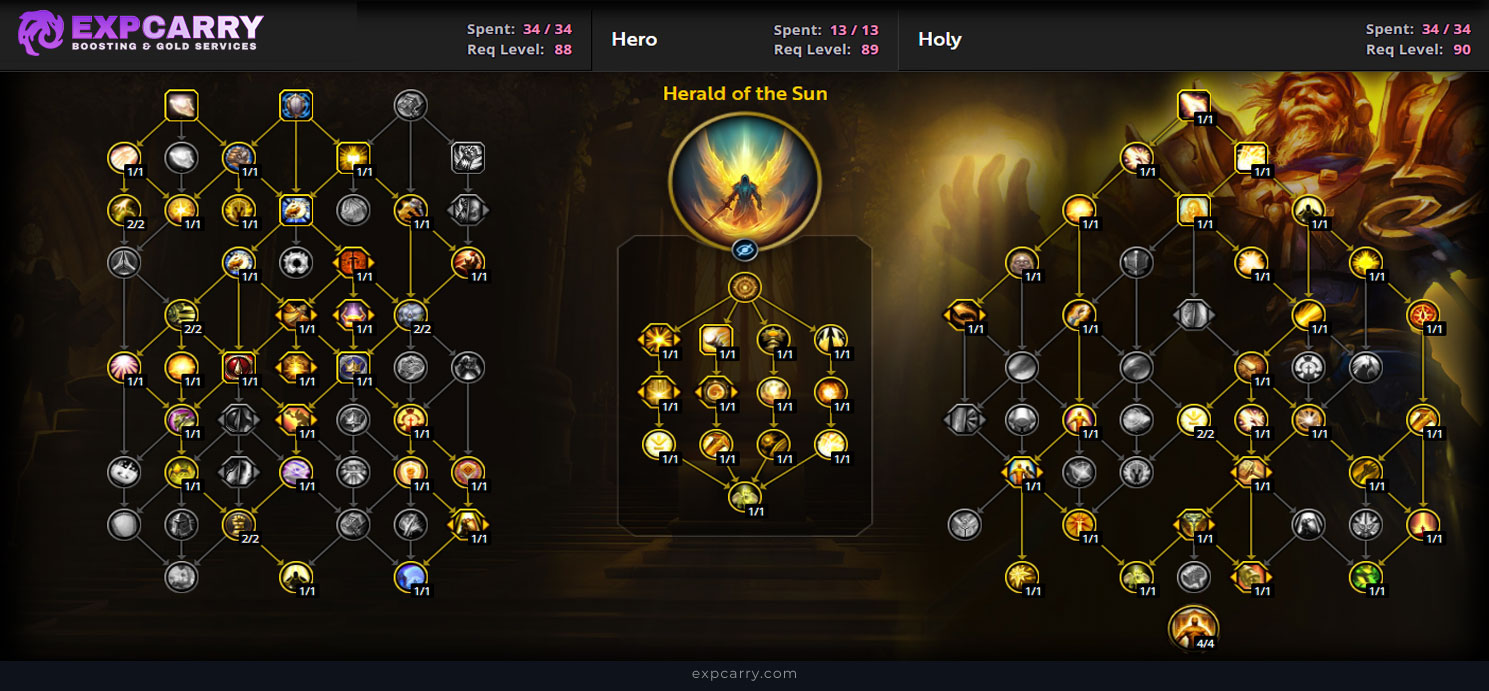This screenshot has width=1489, height=691.
Task: Open the ExpCarry logo link
Action: click(x=141, y=34)
